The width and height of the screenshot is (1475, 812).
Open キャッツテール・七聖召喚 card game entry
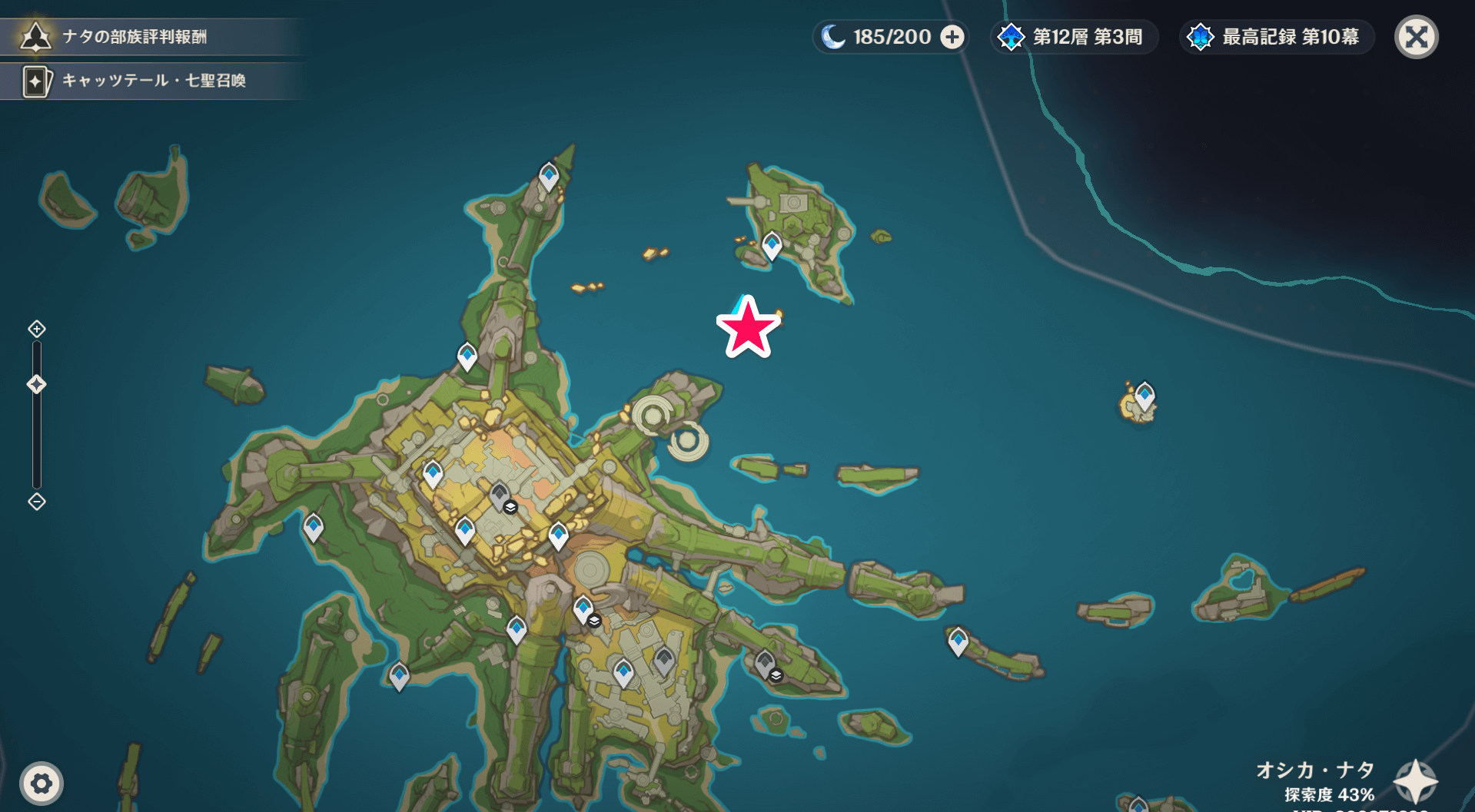152,81
